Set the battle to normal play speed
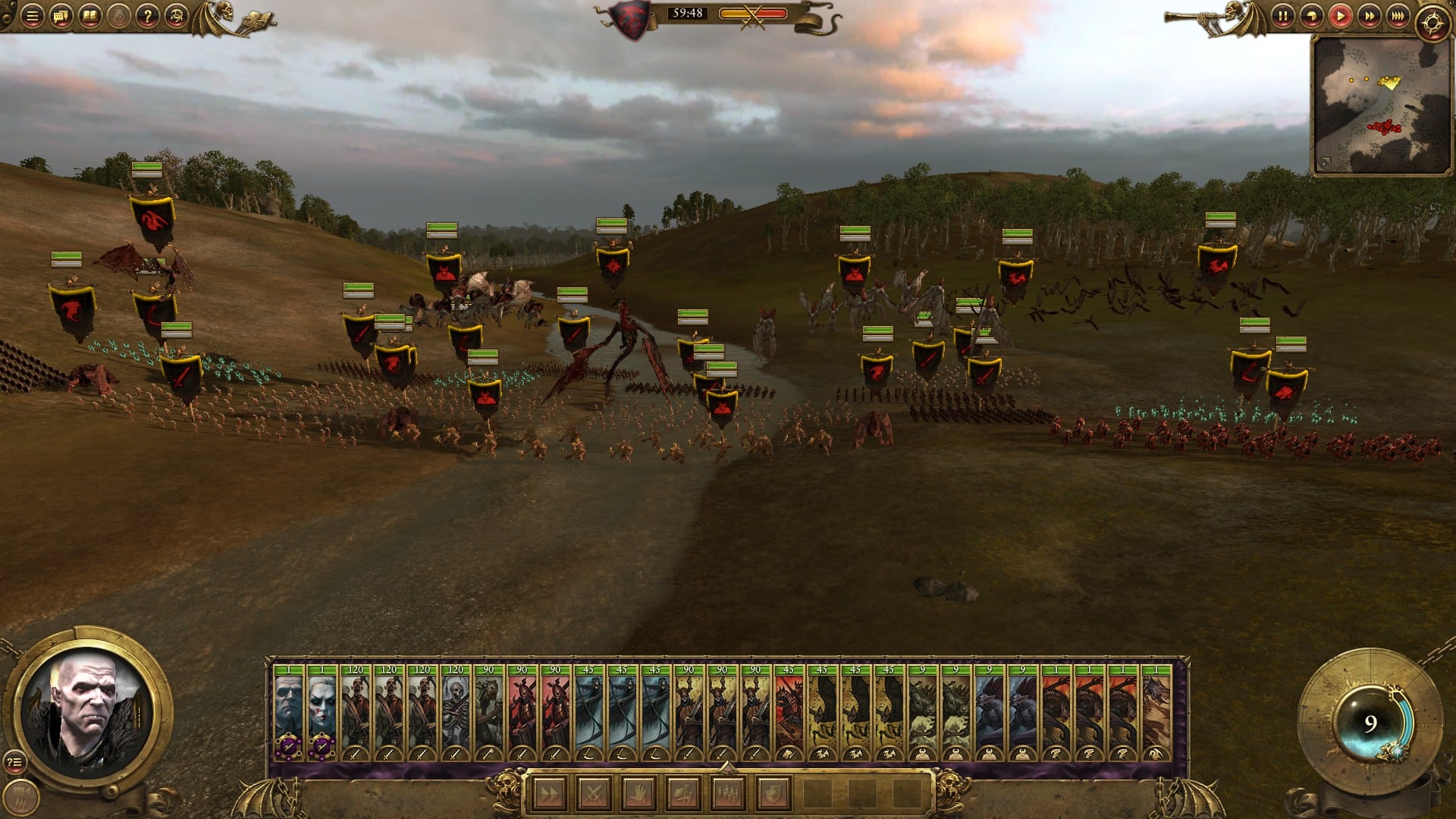The image size is (1456, 819). (x=1340, y=16)
